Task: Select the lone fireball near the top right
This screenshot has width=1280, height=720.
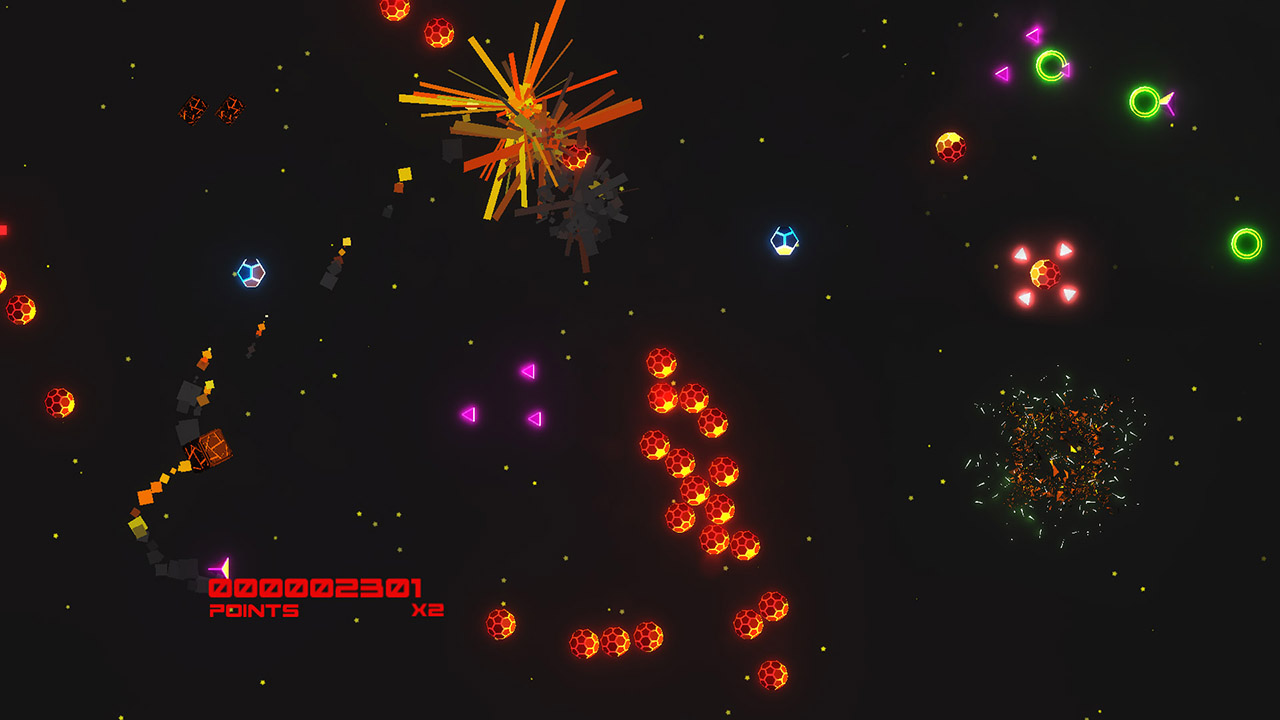Action: 953,147
